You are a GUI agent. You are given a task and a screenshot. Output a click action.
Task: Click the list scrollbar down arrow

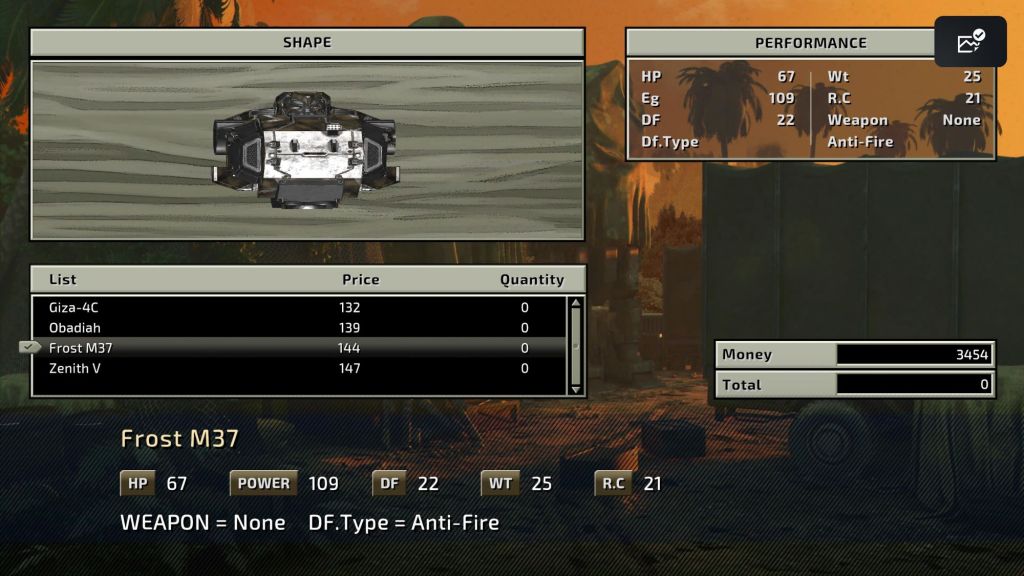[575, 389]
